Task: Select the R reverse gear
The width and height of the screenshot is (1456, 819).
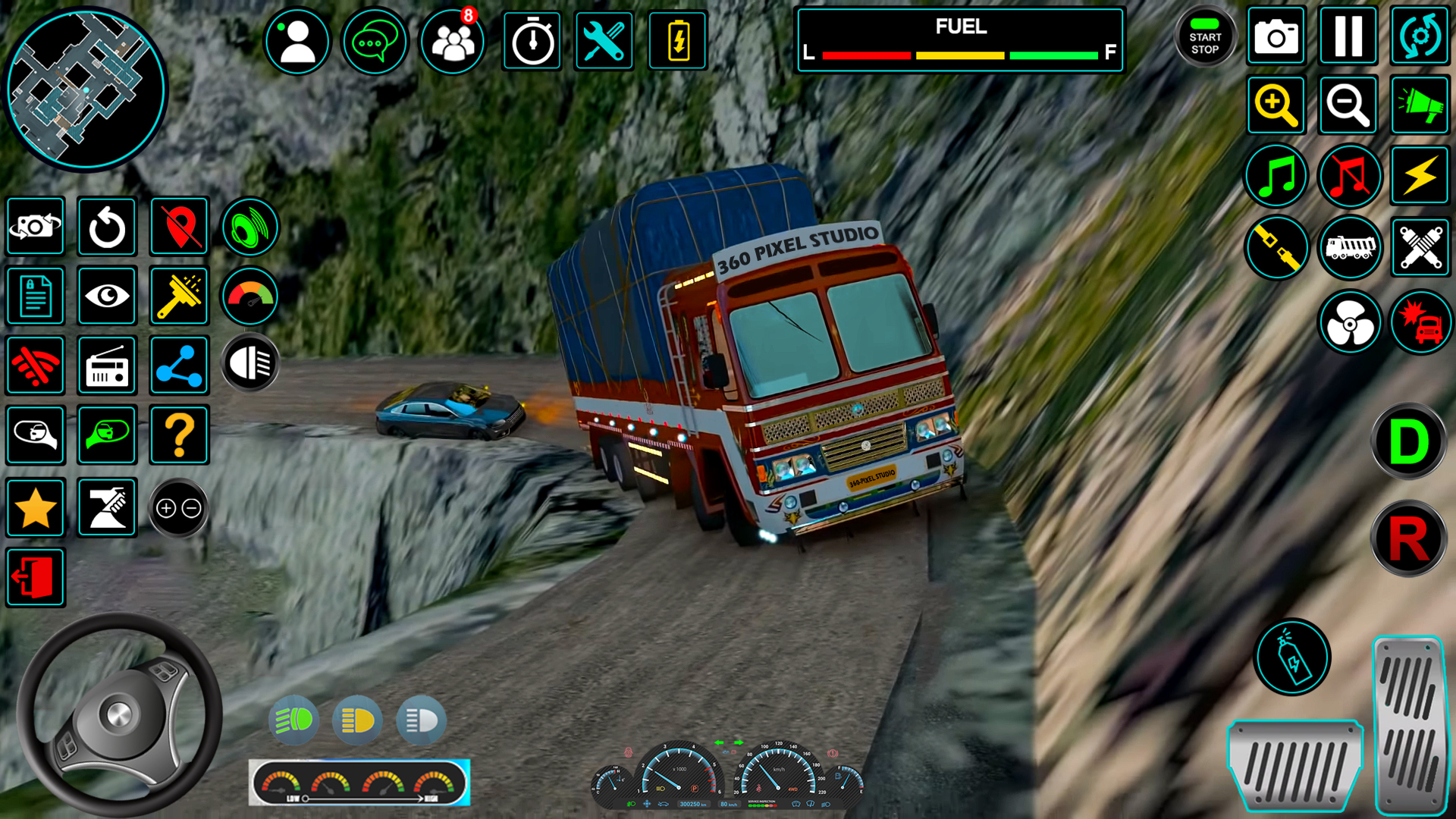Action: coord(1408,538)
